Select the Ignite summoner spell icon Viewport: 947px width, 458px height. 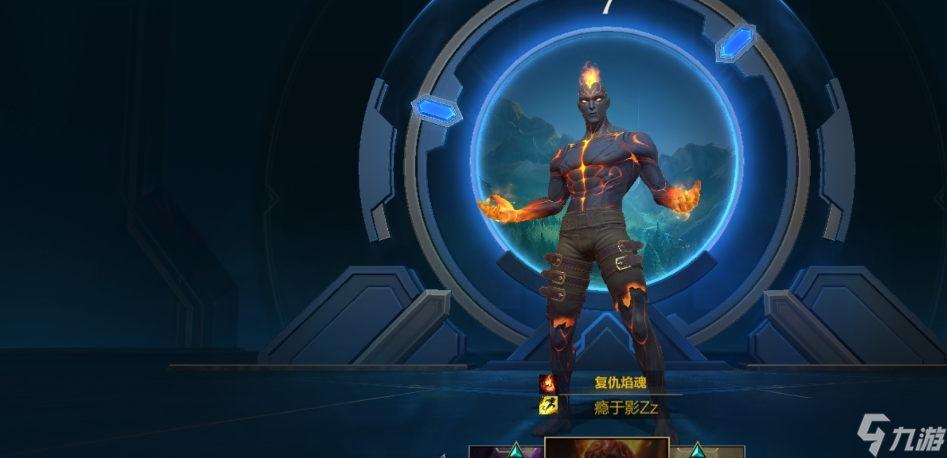coord(548,382)
